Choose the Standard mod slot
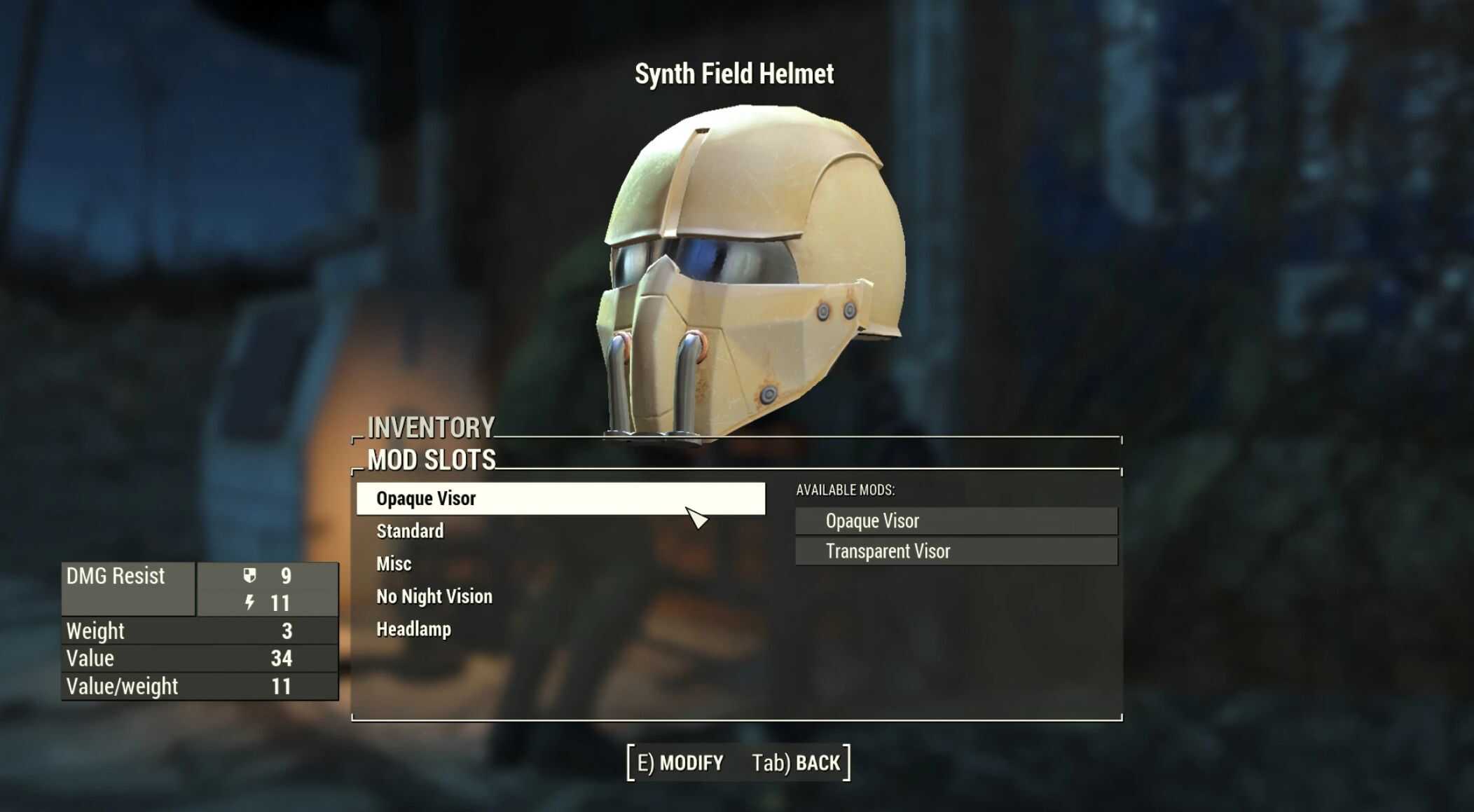Viewport: 1474px width, 812px height. 410,531
